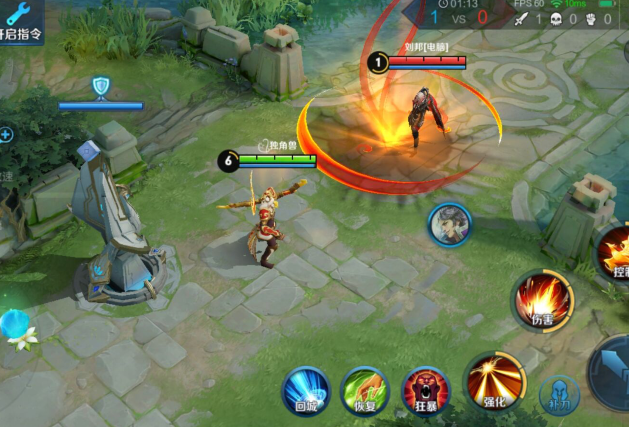
Task: Open the 开启指令 wrench command button
Action: click(20, 22)
